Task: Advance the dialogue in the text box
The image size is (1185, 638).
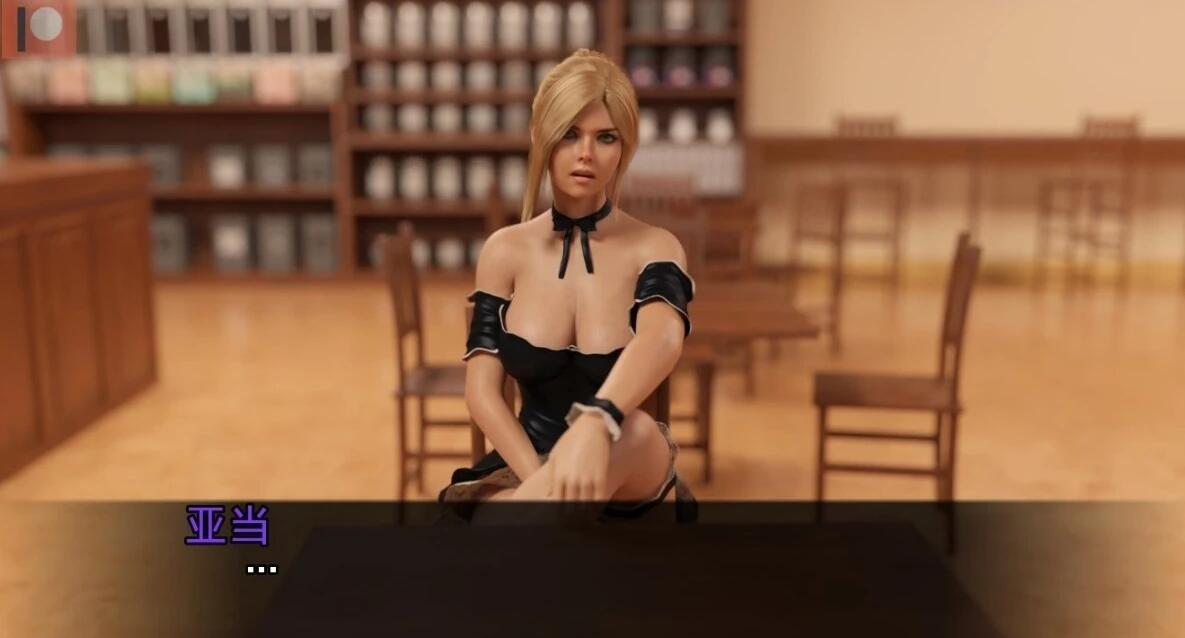Action: pos(592,570)
